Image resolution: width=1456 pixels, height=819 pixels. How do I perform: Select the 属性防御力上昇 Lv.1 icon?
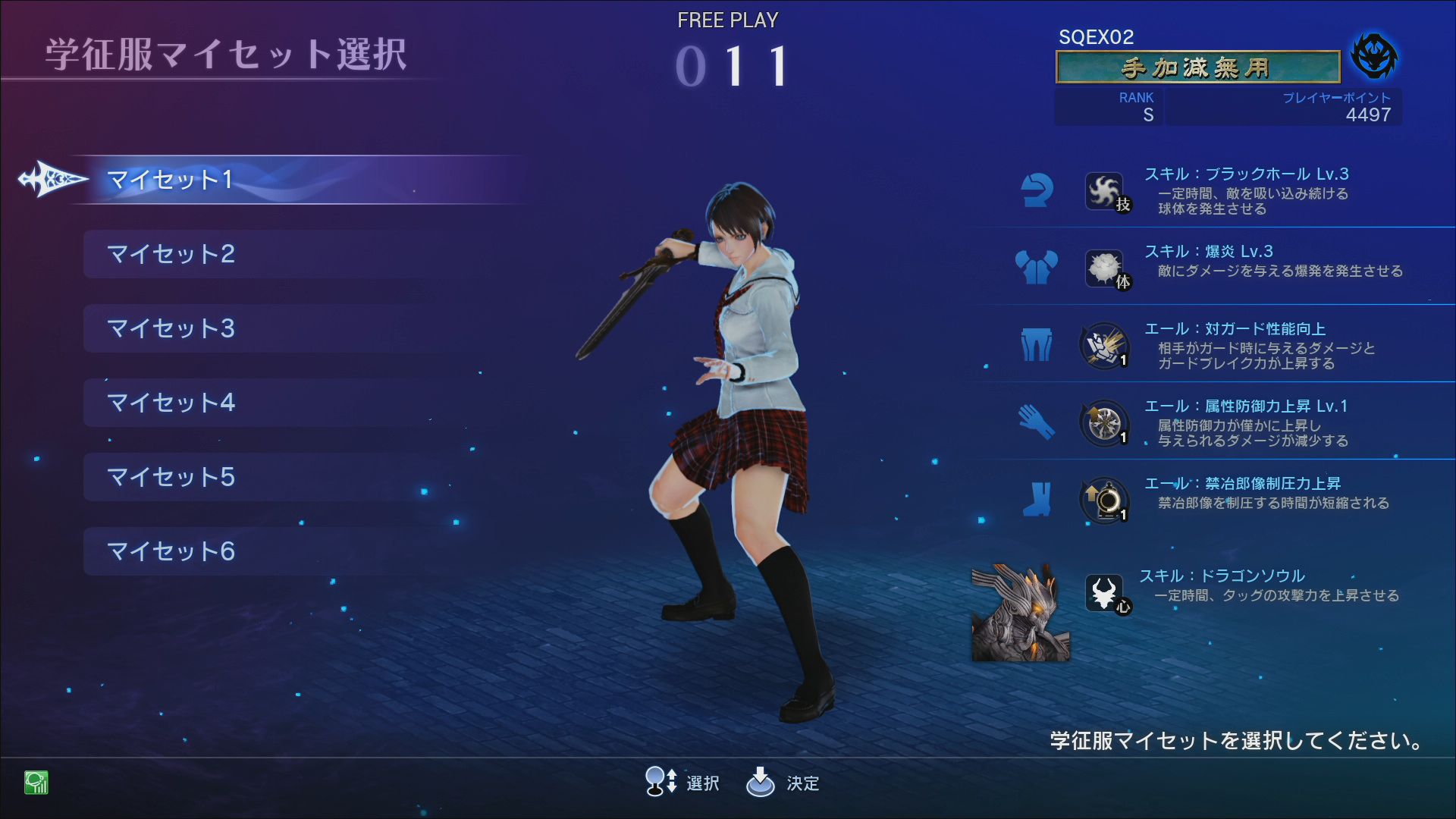point(1104,423)
